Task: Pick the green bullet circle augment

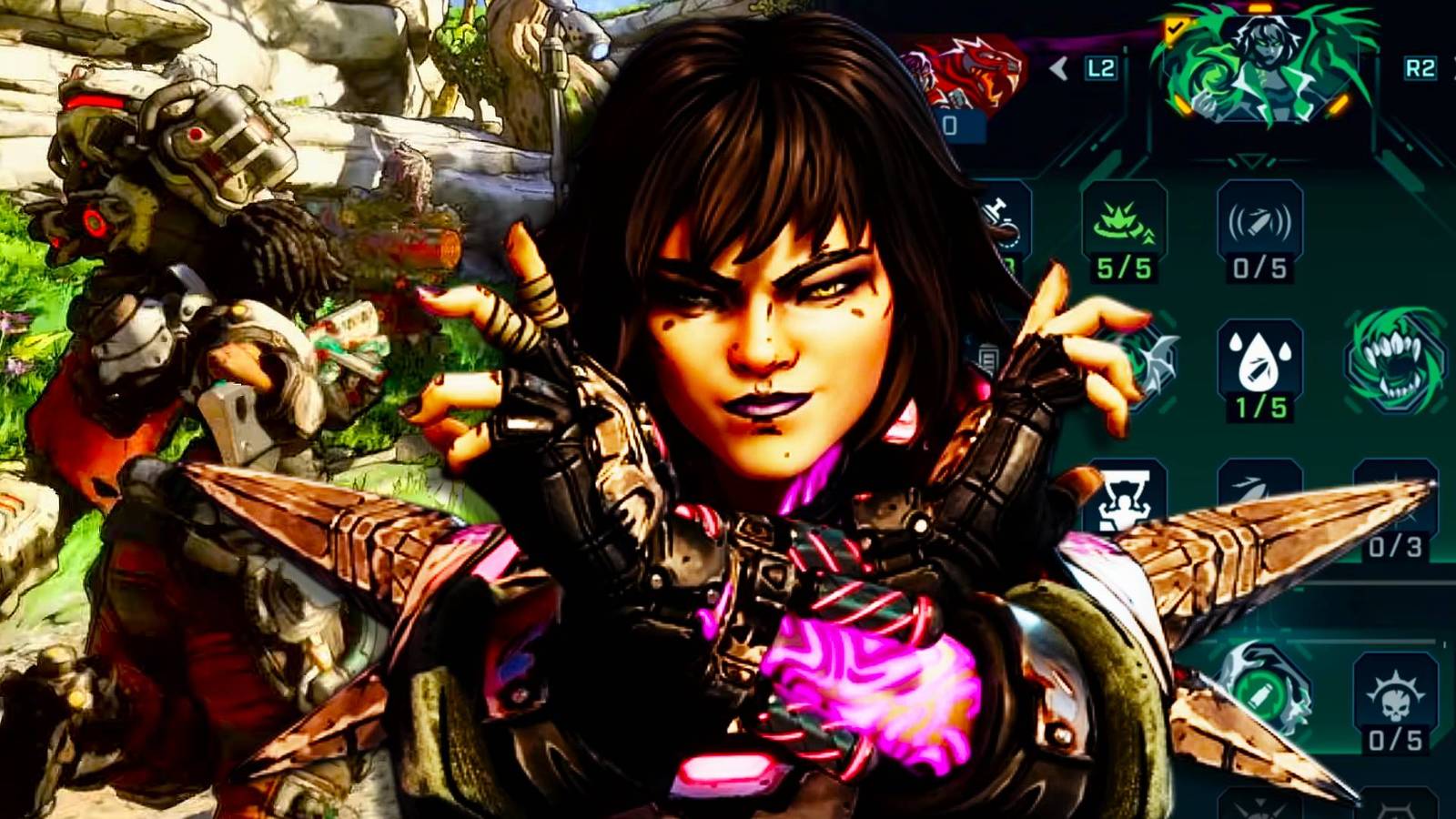Action: 1262,692
